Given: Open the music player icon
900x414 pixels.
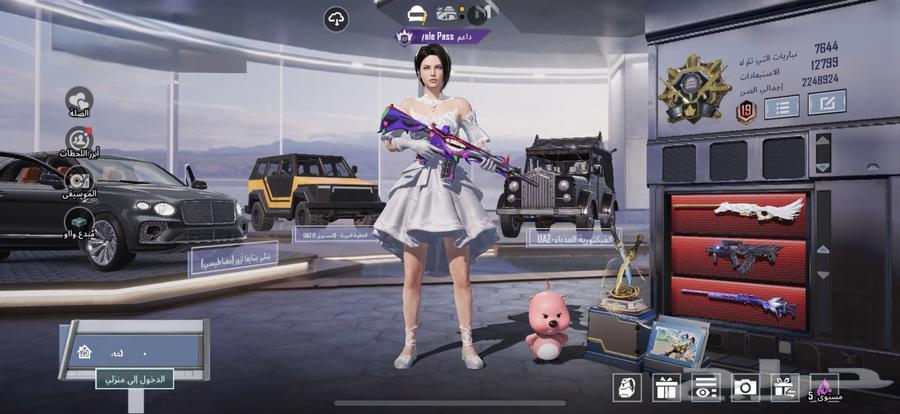Looking at the screenshot, I should (79, 180).
